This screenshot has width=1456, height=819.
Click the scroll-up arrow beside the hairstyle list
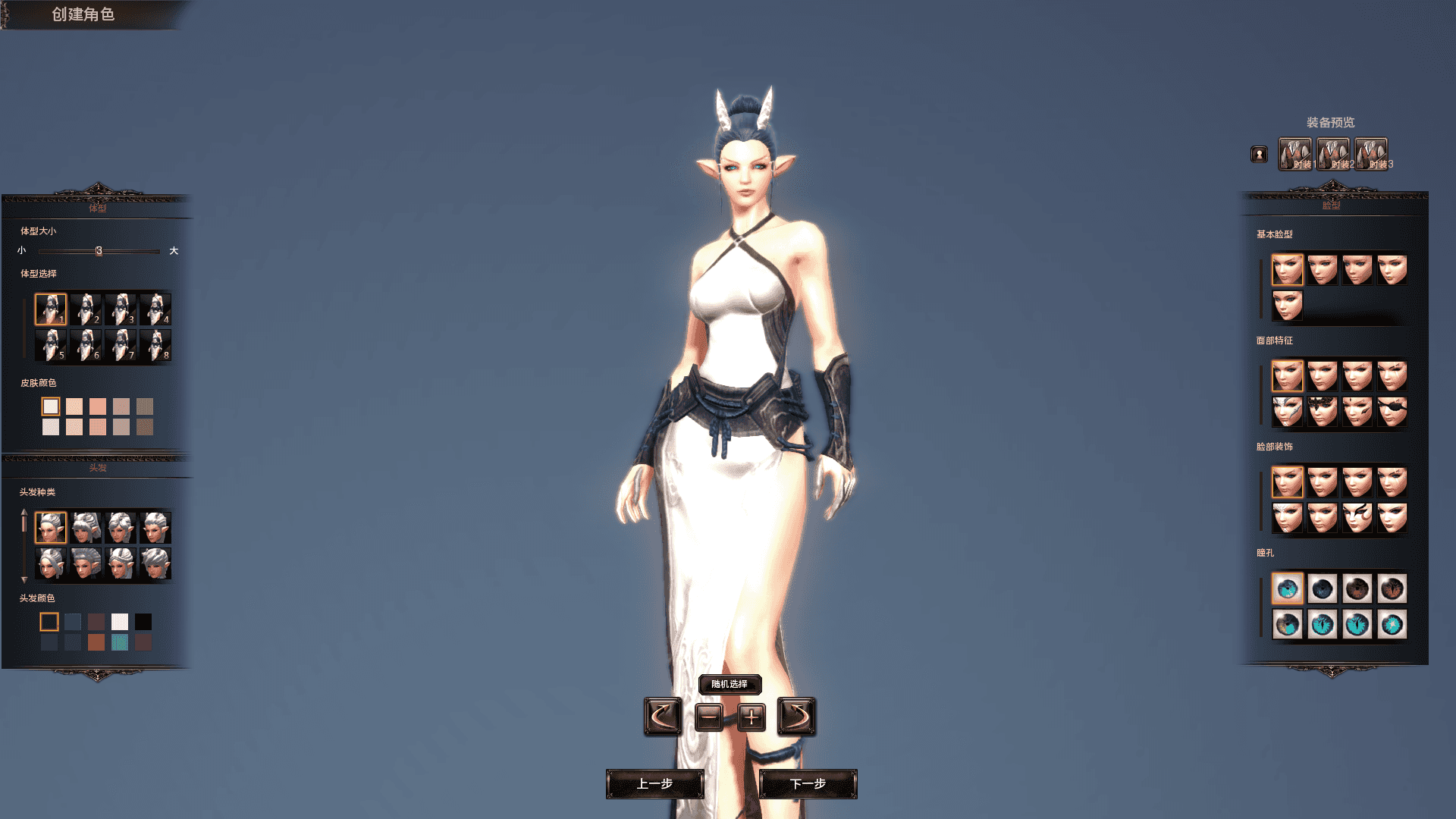point(24,512)
